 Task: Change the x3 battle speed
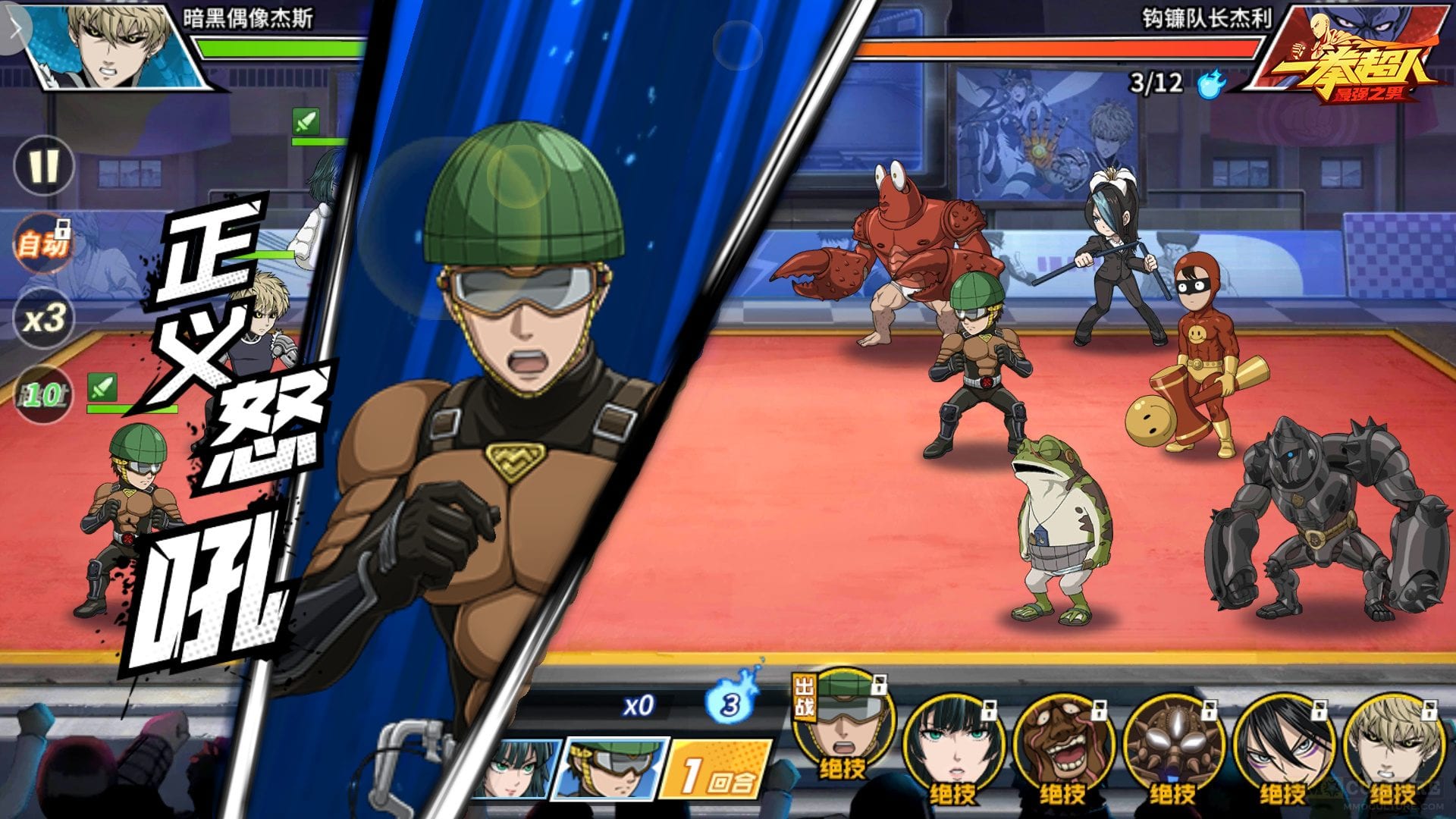[x=44, y=318]
